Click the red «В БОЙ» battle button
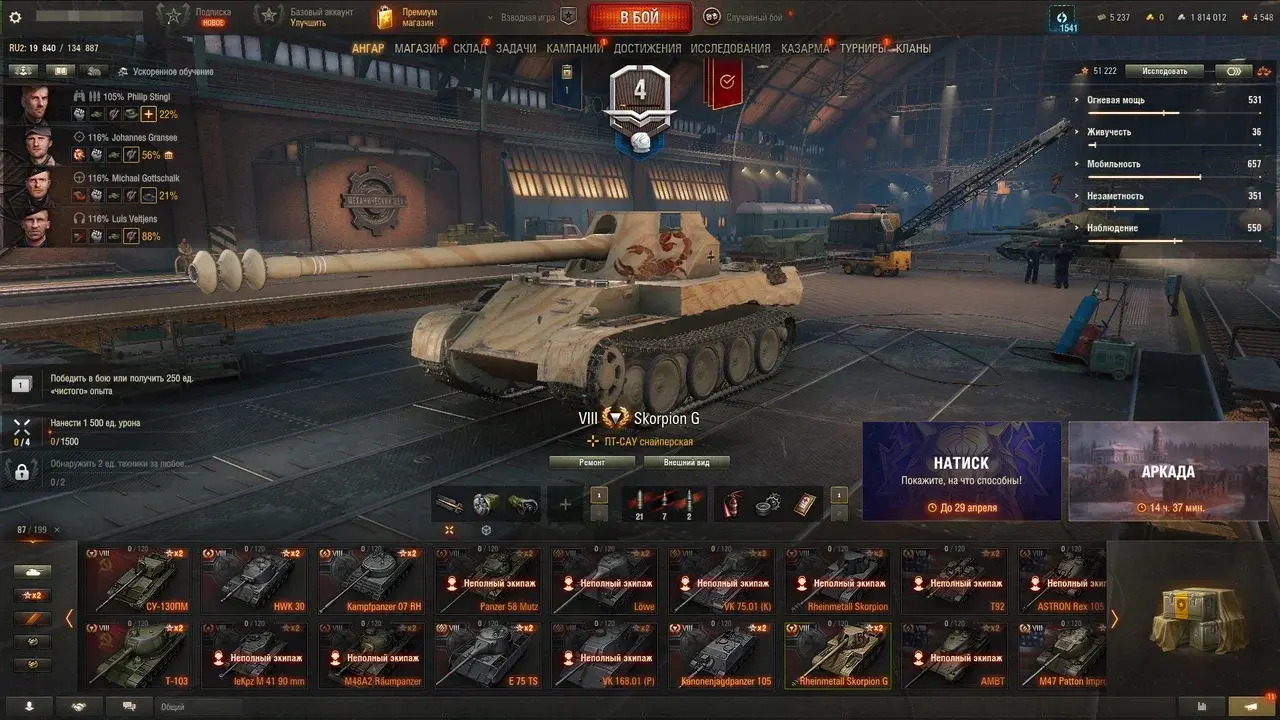The image size is (1280, 720). pos(639,18)
